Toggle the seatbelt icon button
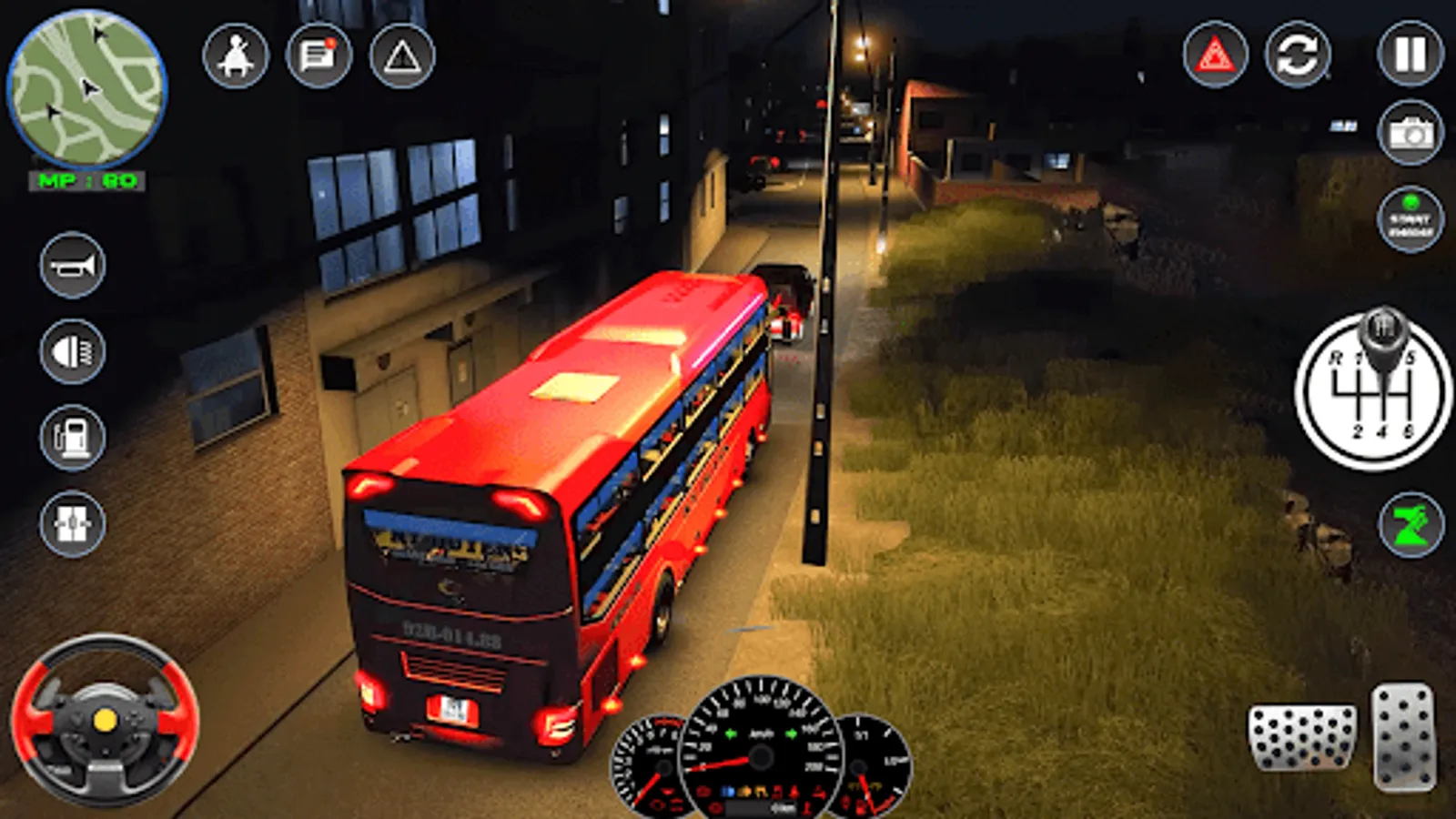This screenshot has width=1456, height=819. point(236,56)
